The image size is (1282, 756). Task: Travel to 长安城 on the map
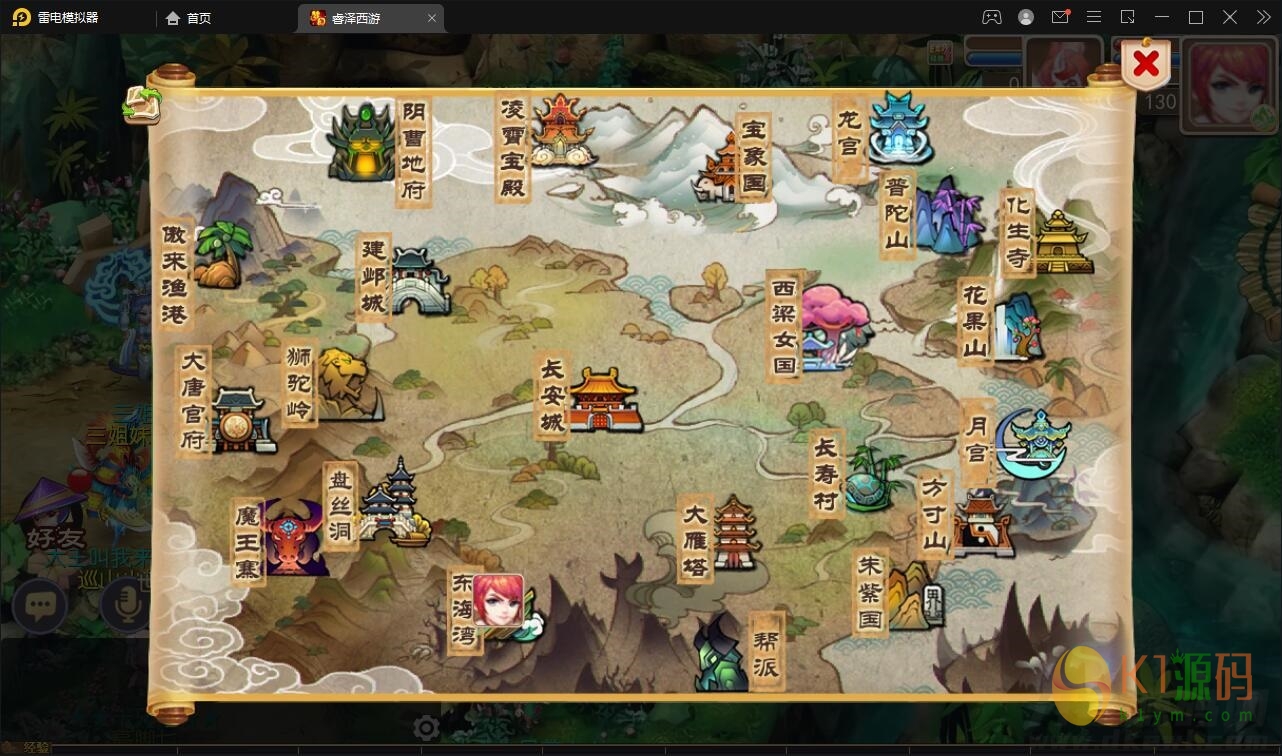pos(602,400)
